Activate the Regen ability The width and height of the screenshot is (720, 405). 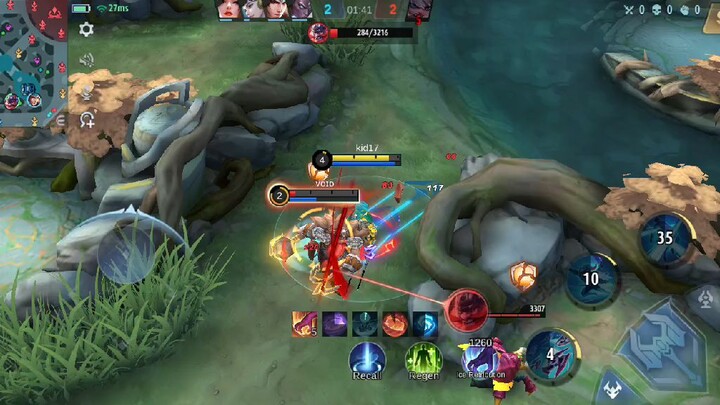click(423, 359)
